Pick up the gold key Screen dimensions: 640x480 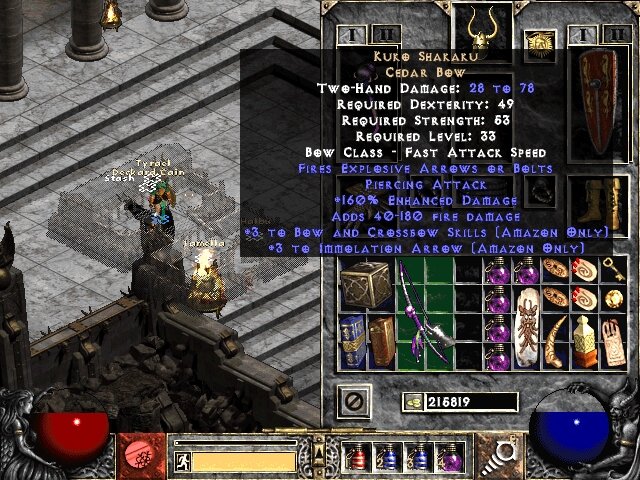(613, 267)
